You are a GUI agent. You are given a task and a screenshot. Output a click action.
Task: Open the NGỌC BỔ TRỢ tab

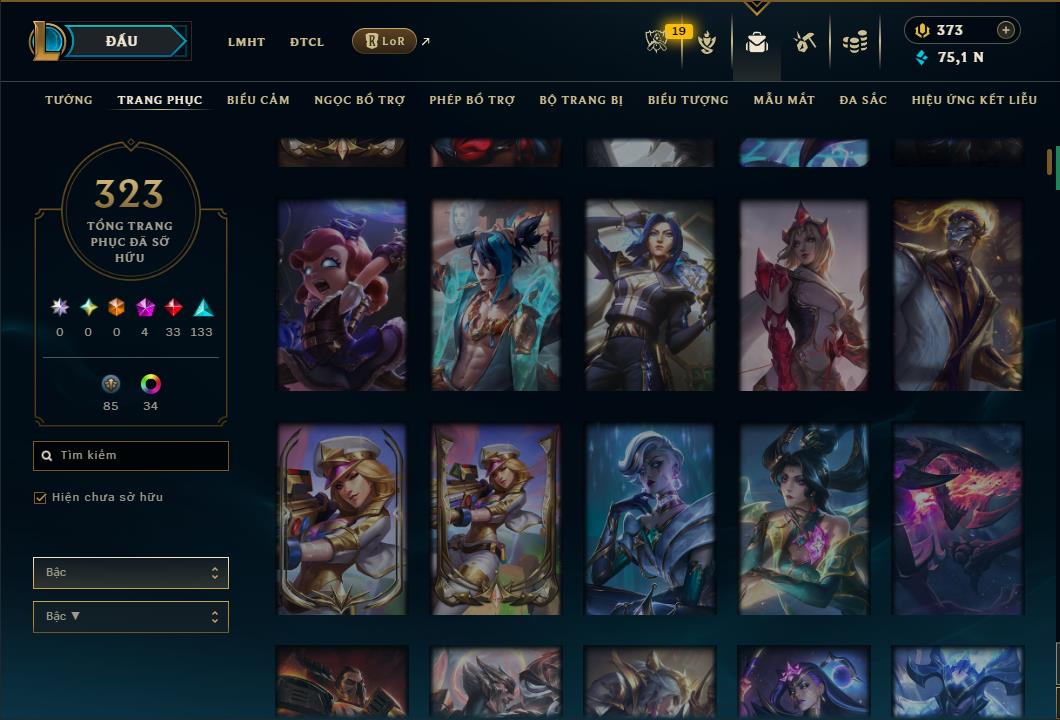[359, 100]
